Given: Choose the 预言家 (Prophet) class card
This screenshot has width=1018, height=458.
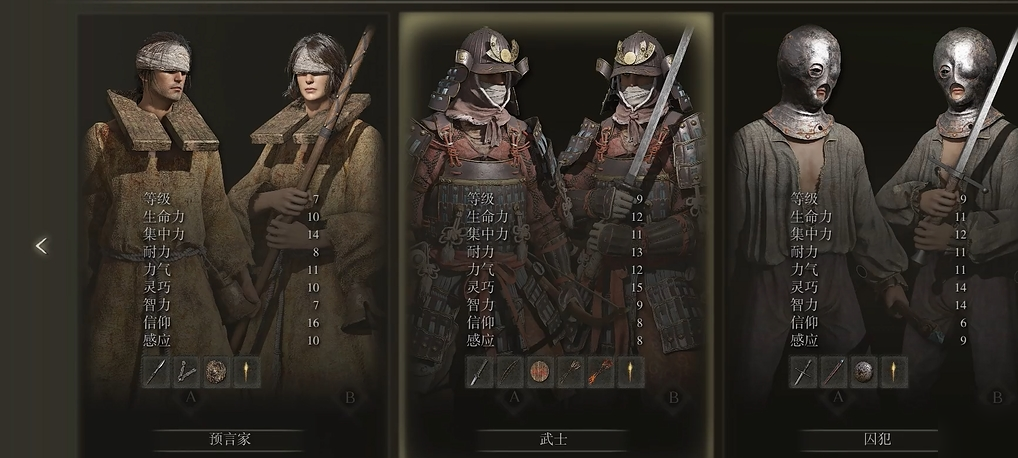Looking at the screenshot, I should (x=229, y=439).
